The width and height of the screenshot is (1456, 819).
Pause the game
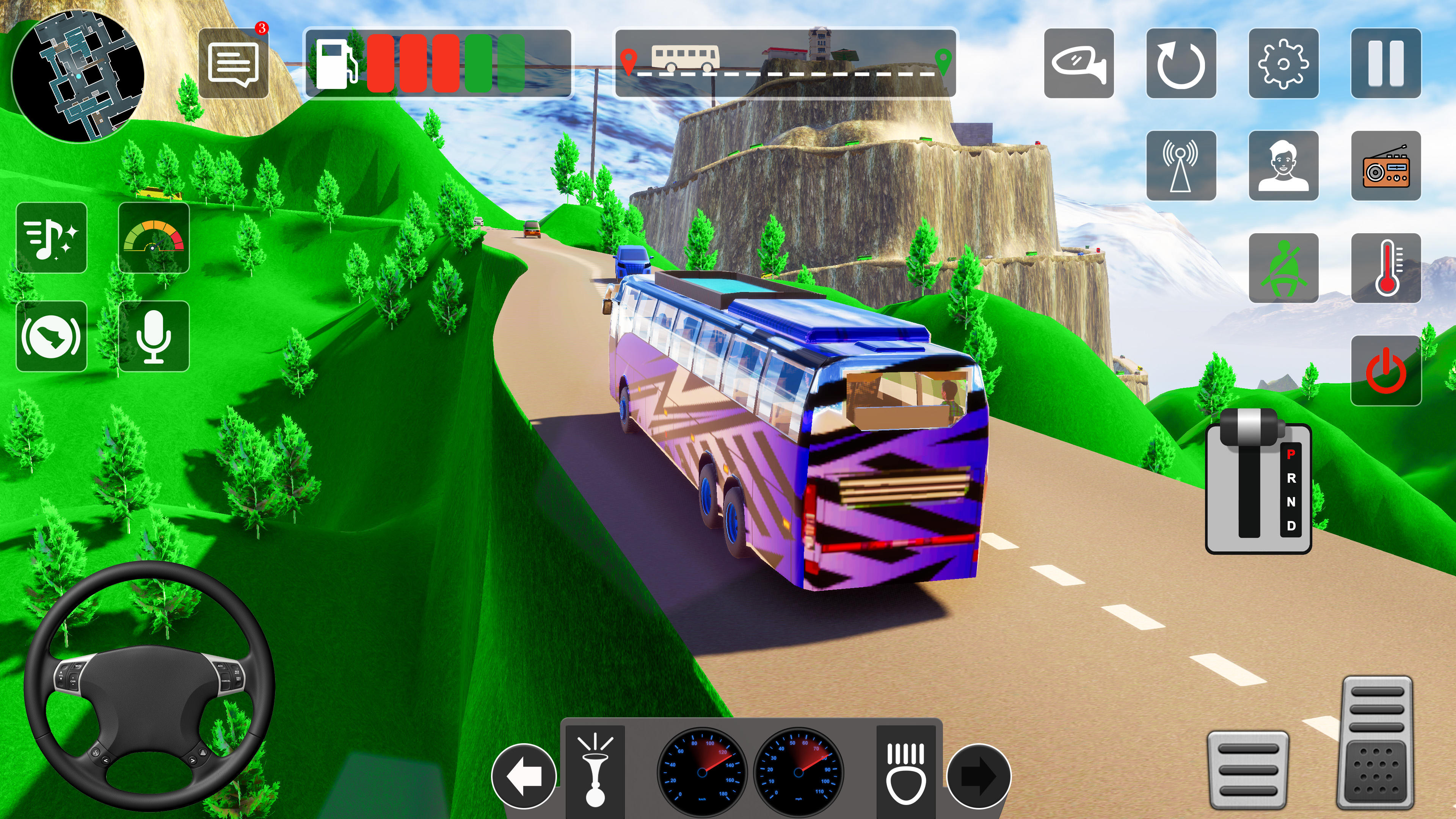tap(1387, 64)
